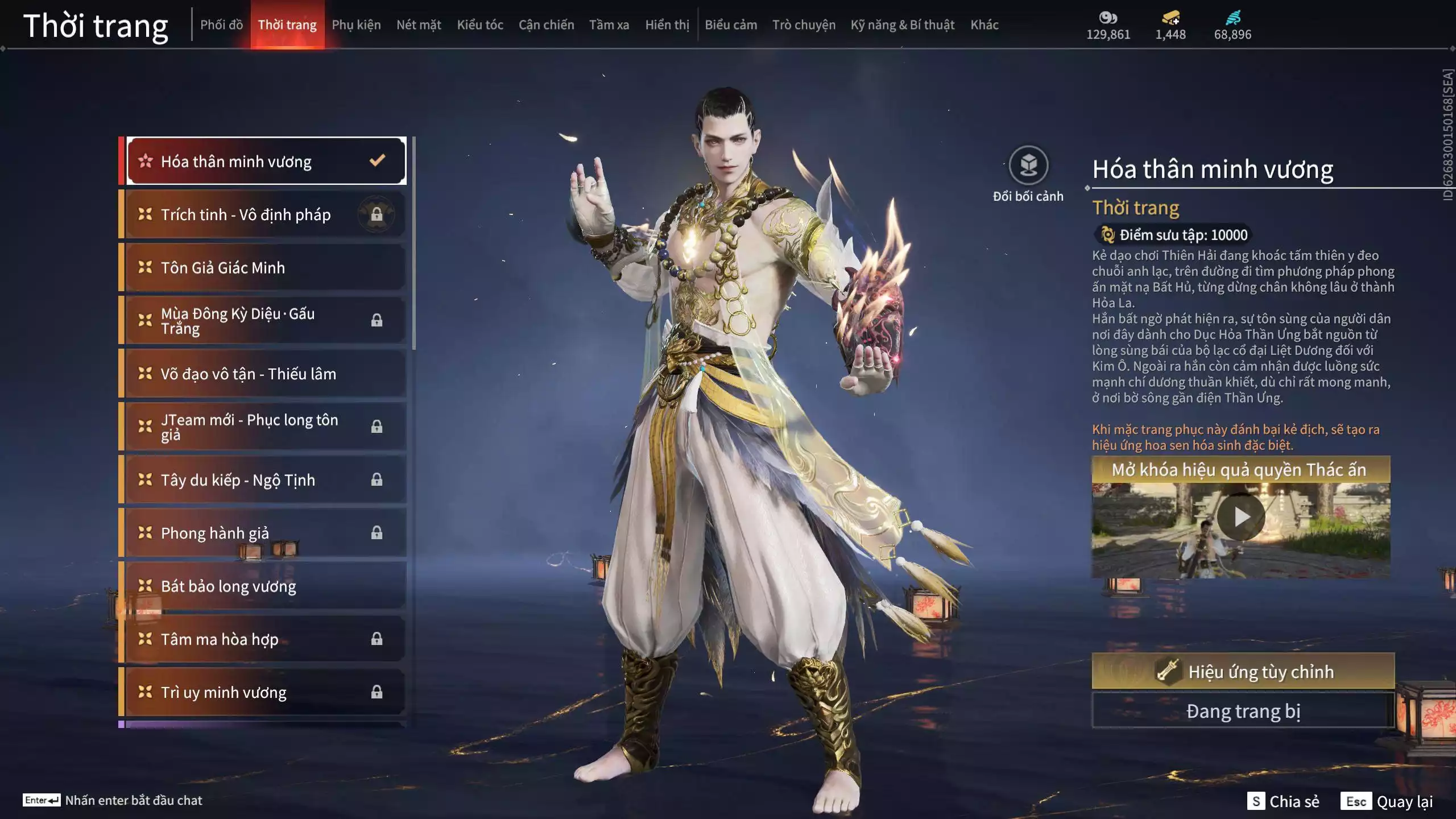Open Hiệu ứng tùy chỉnh effect customization

(1243, 672)
